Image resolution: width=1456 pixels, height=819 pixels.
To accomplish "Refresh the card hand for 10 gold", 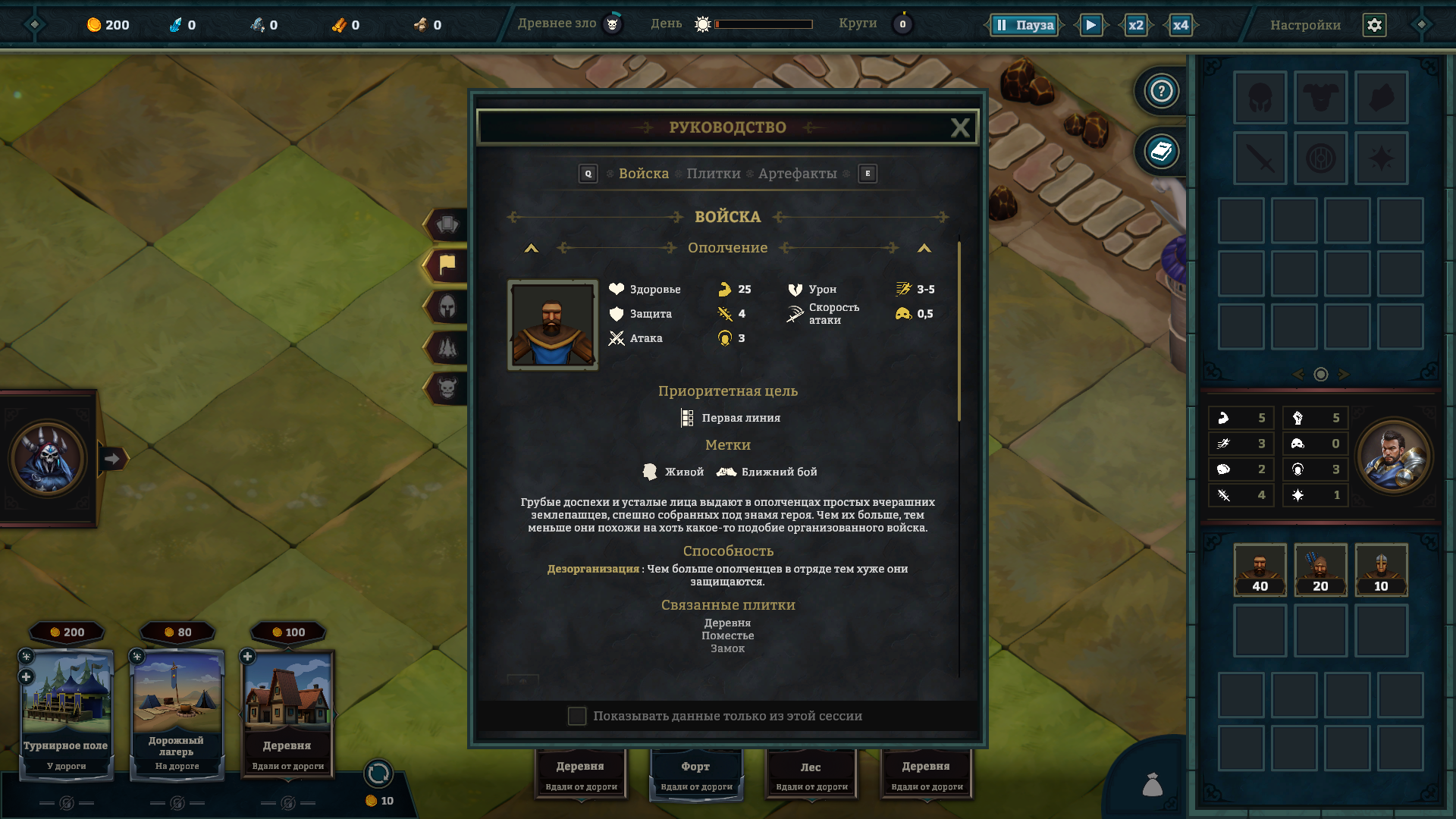I will pos(378,774).
